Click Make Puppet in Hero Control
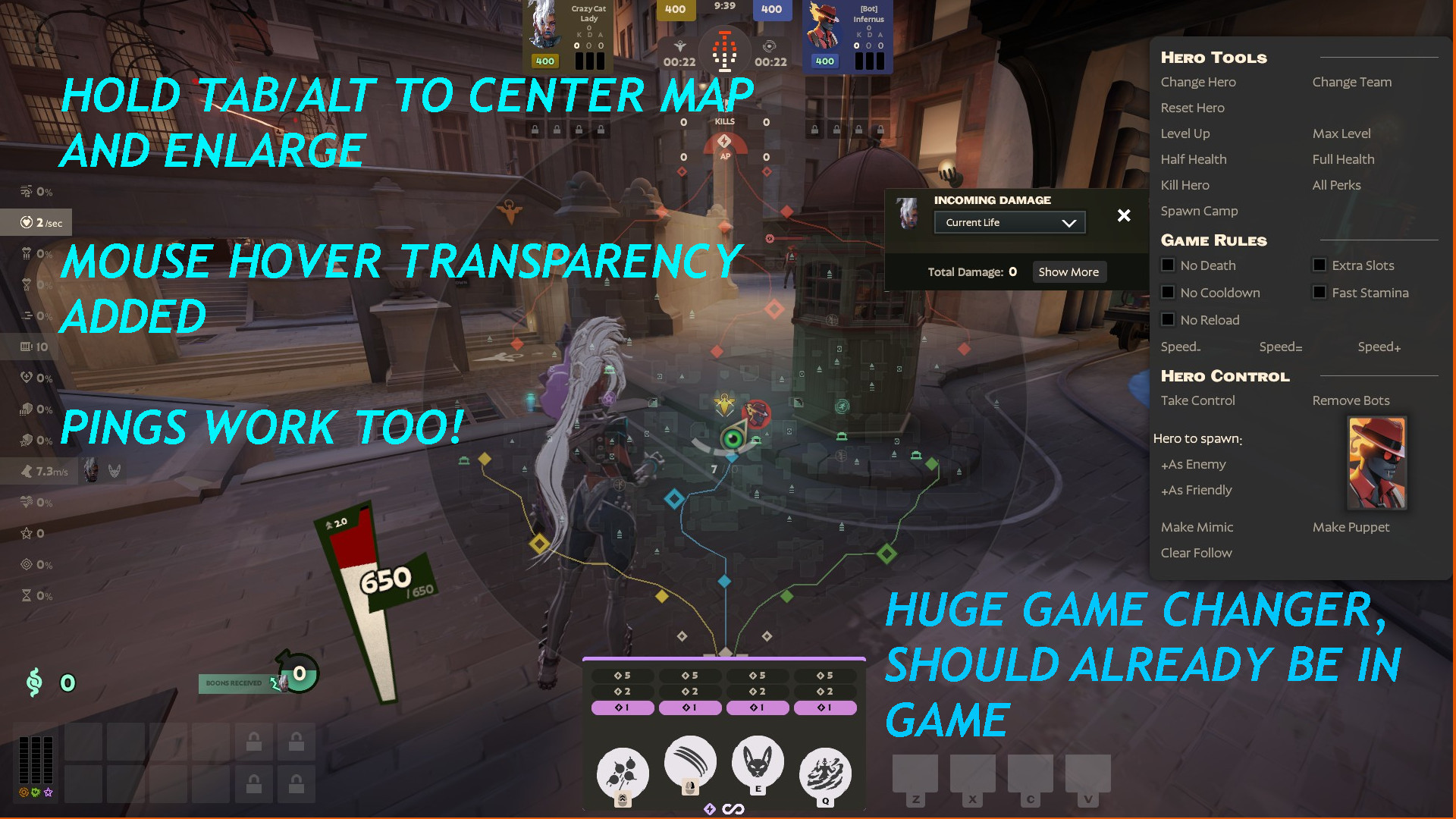Viewport: 1456px width, 819px height. (1351, 527)
